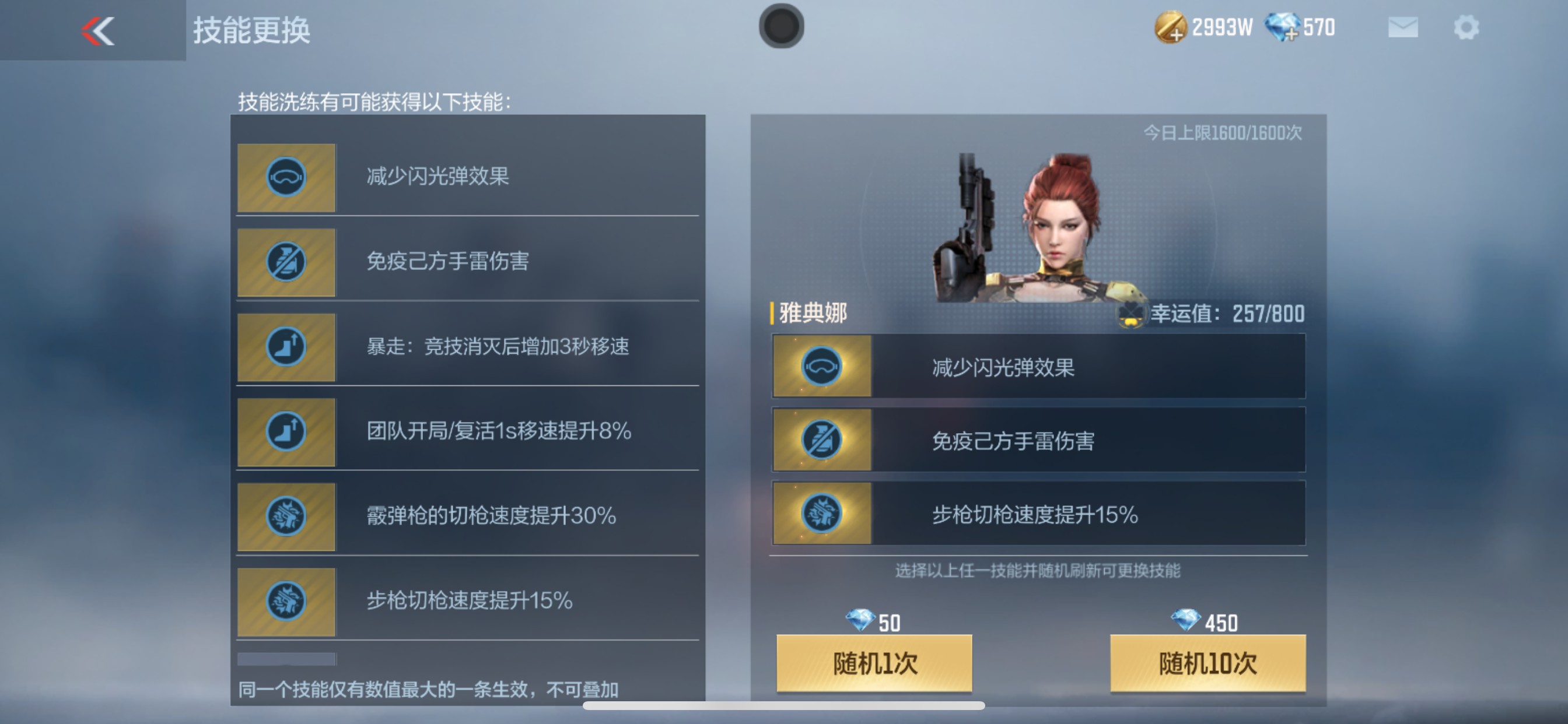Click the gold coin plus to add currency

coord(1177,33)
